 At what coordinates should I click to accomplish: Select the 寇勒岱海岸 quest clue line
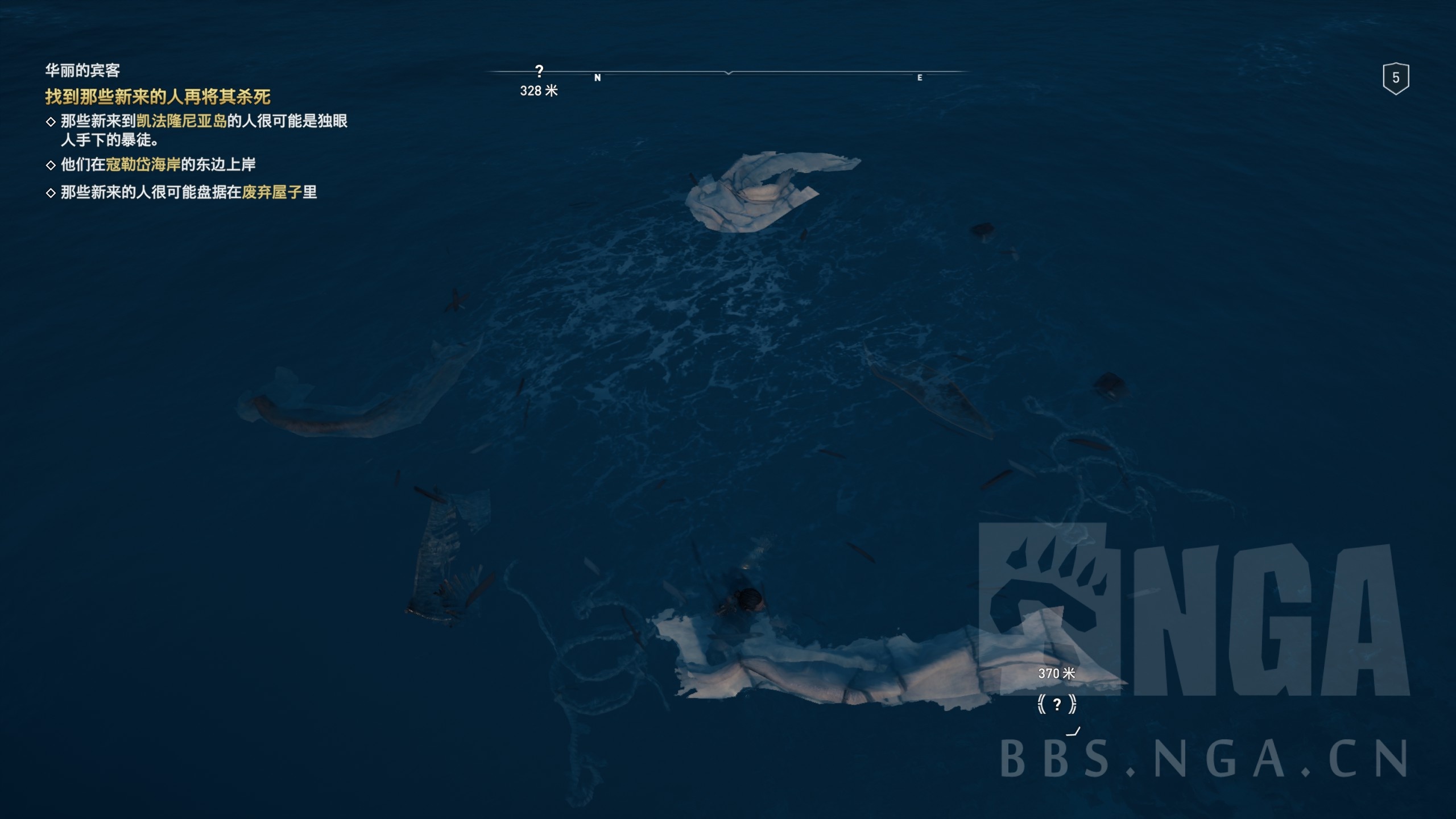(x=158, y=164)
